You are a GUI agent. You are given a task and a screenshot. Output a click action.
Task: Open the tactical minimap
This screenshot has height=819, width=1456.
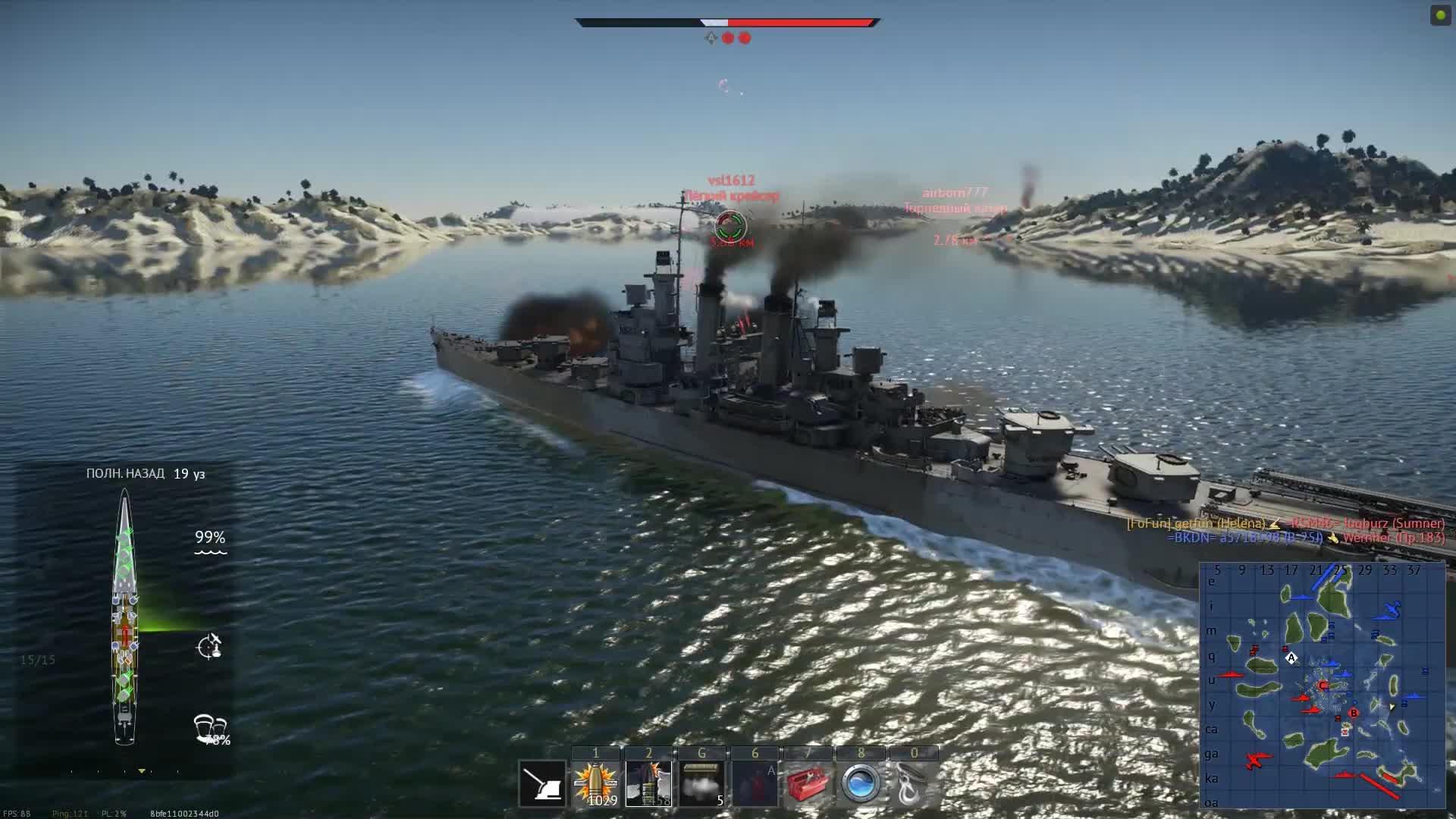click(1322, 686)
